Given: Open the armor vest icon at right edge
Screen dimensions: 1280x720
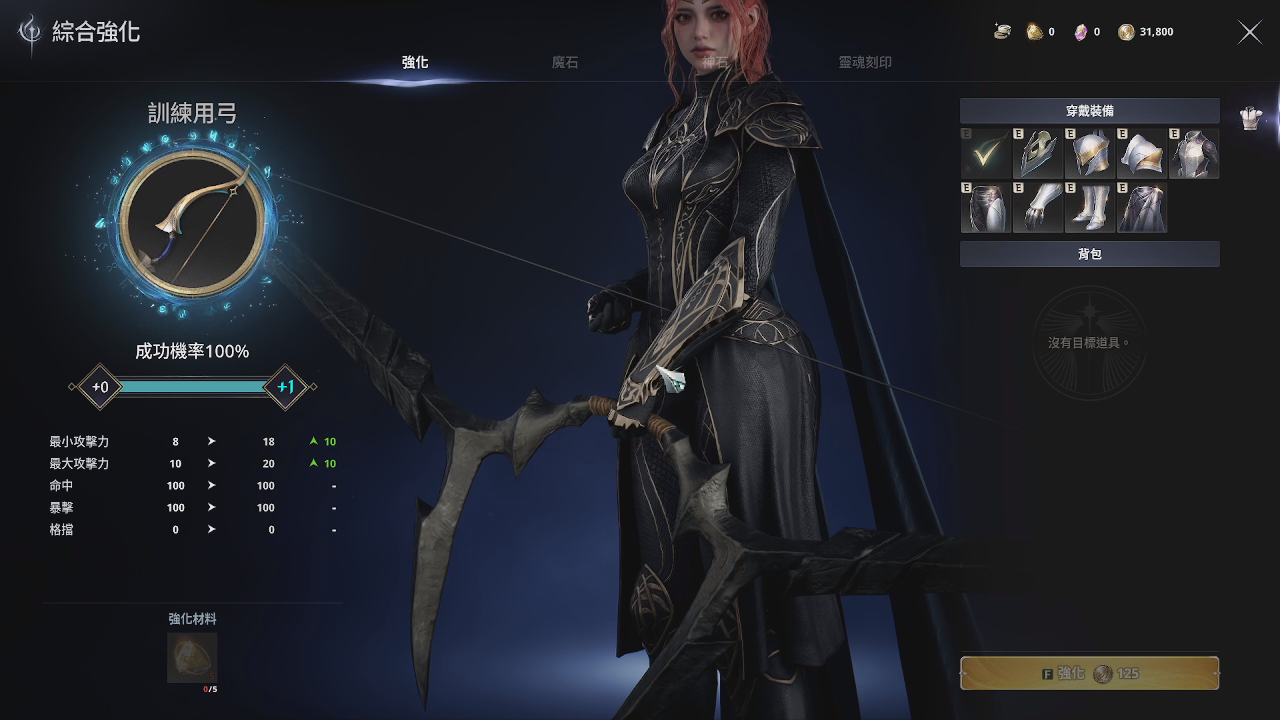Looking at the screenshot, I should (x=1250, y=118).
